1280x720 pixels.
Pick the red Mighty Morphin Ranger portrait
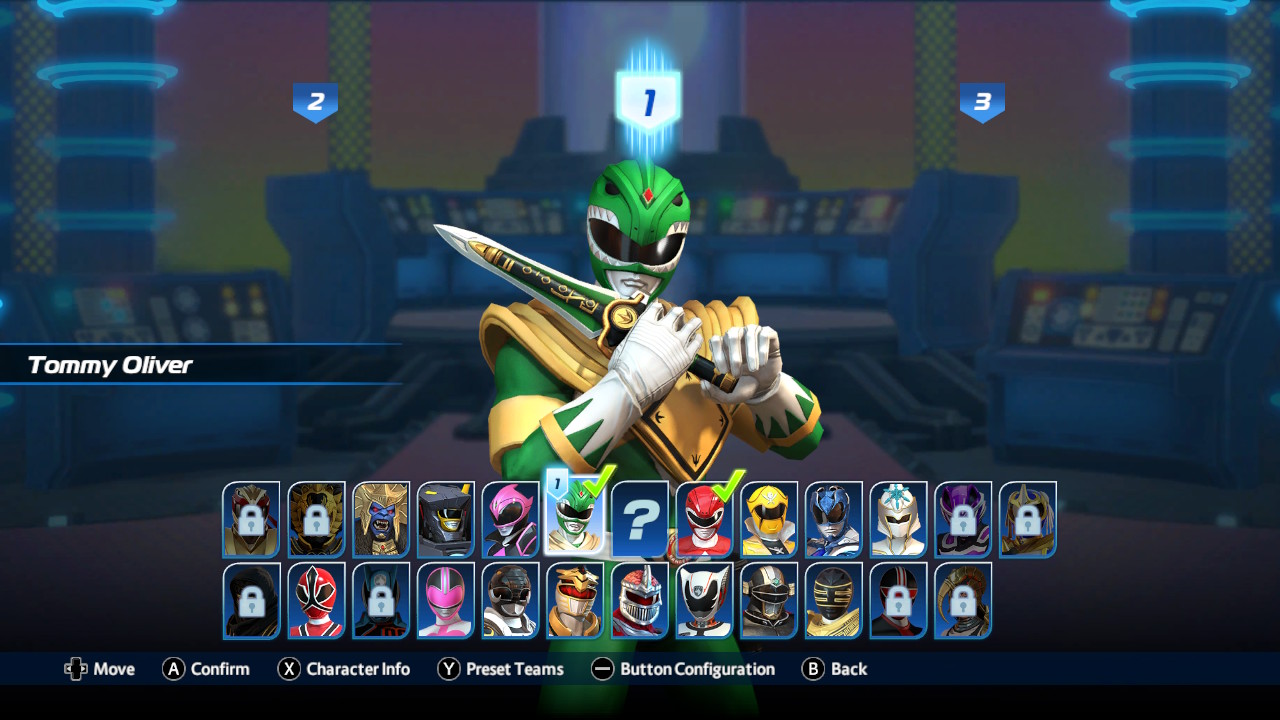(x=704, y=520)
